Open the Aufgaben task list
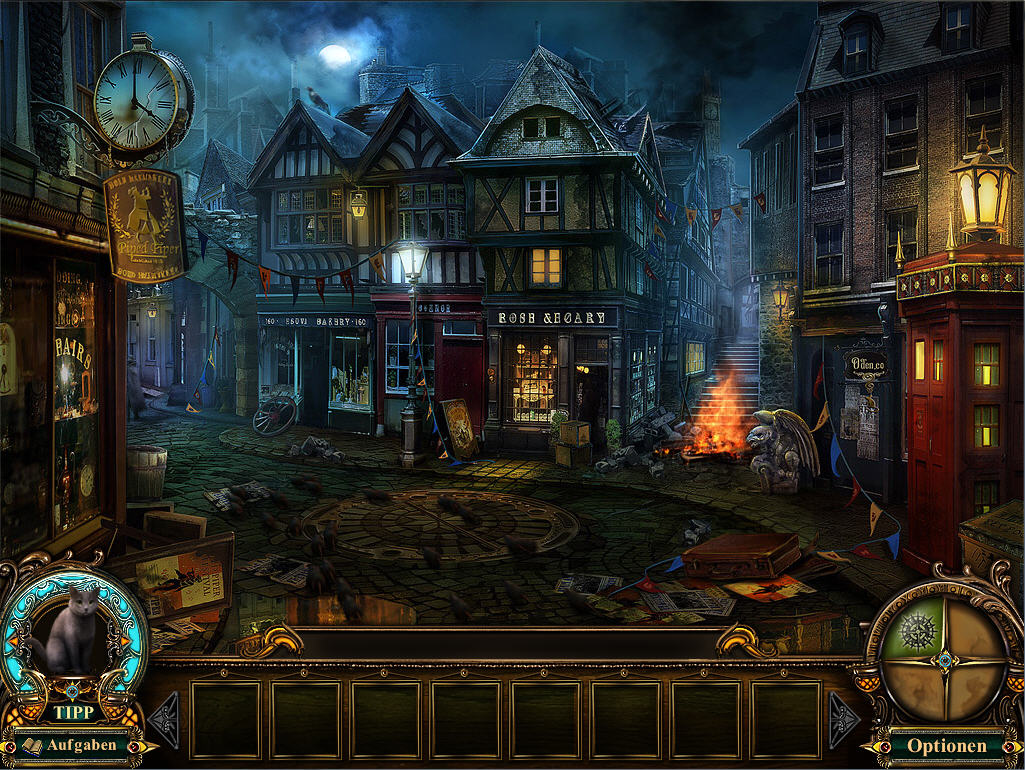The height and width of the screenshot is (770, 1025). (72, 745)
